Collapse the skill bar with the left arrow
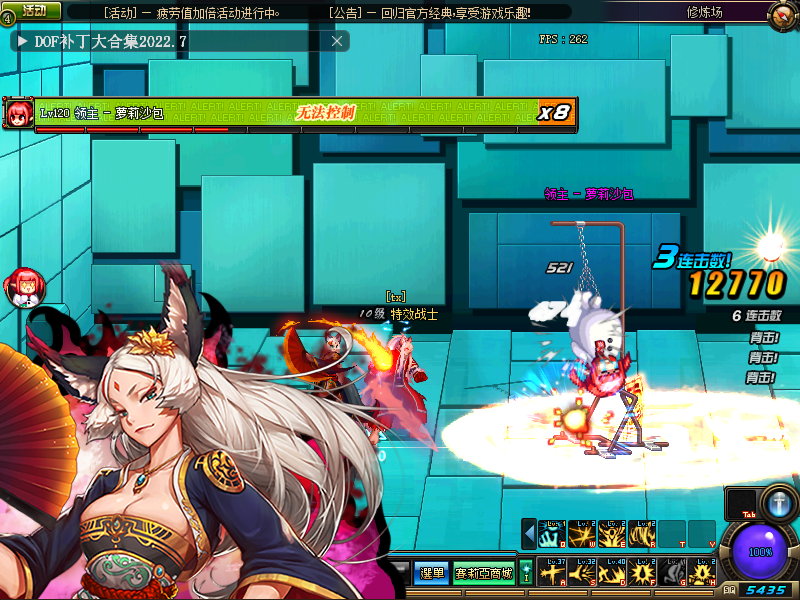Image resolution: width=800 pixels, height=600 pixels. point(529,534)
